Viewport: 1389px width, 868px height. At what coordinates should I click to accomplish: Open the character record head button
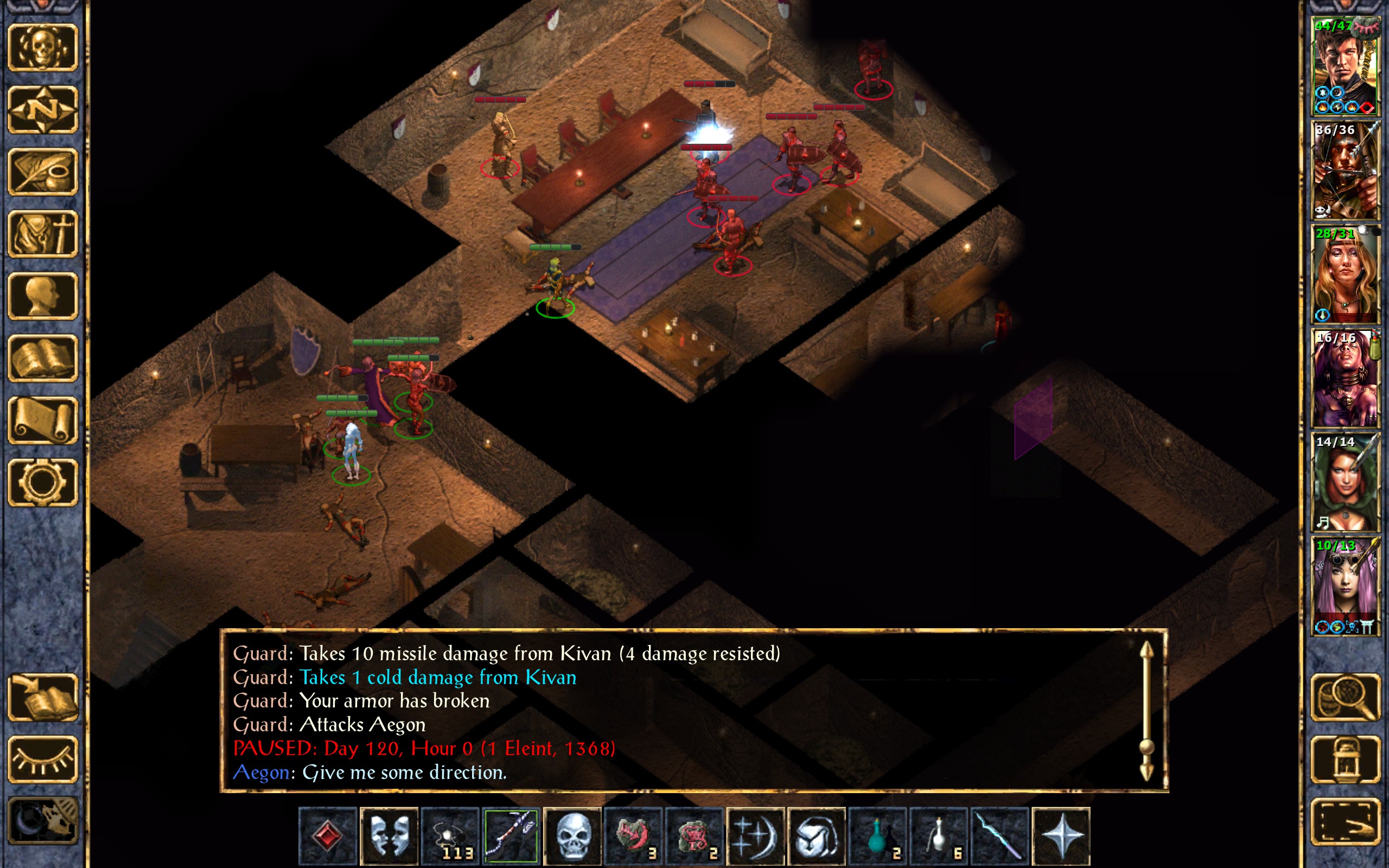pyautogui.click(x=43, y=296)
